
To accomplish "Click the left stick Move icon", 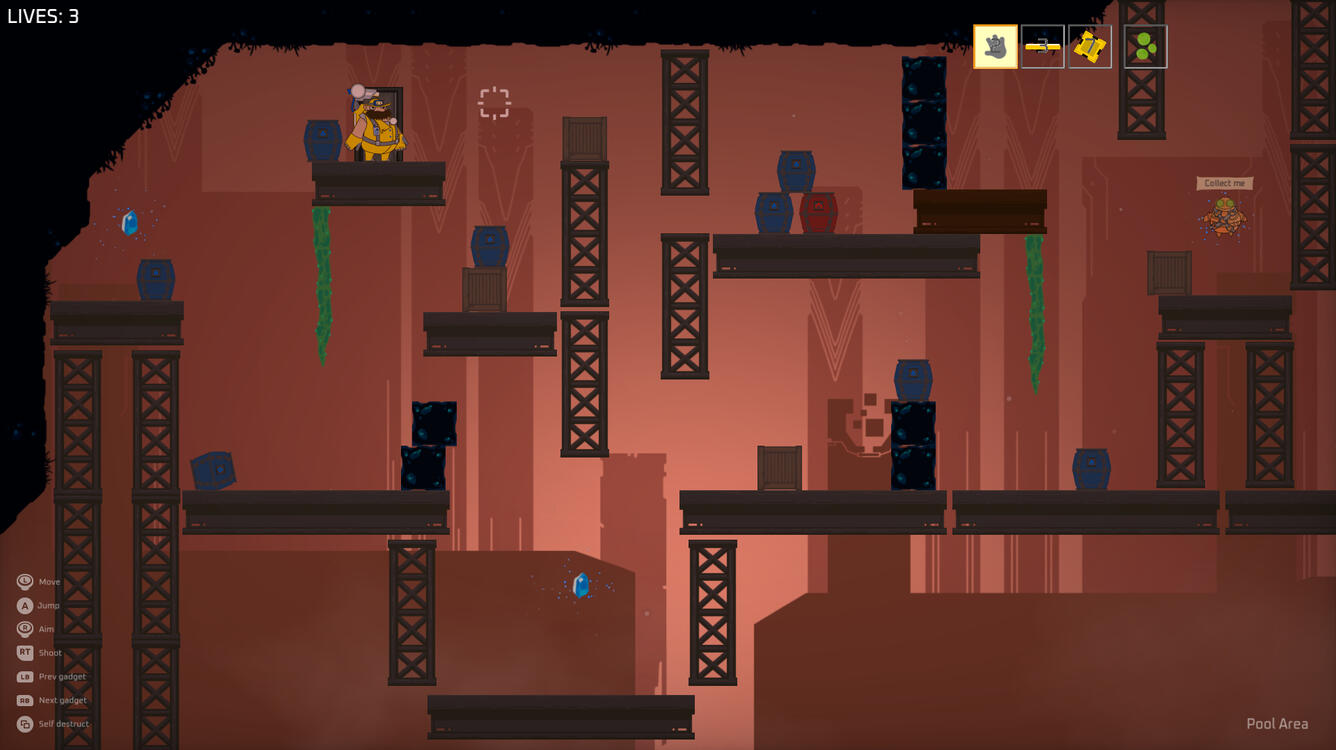I will point(23,581).
